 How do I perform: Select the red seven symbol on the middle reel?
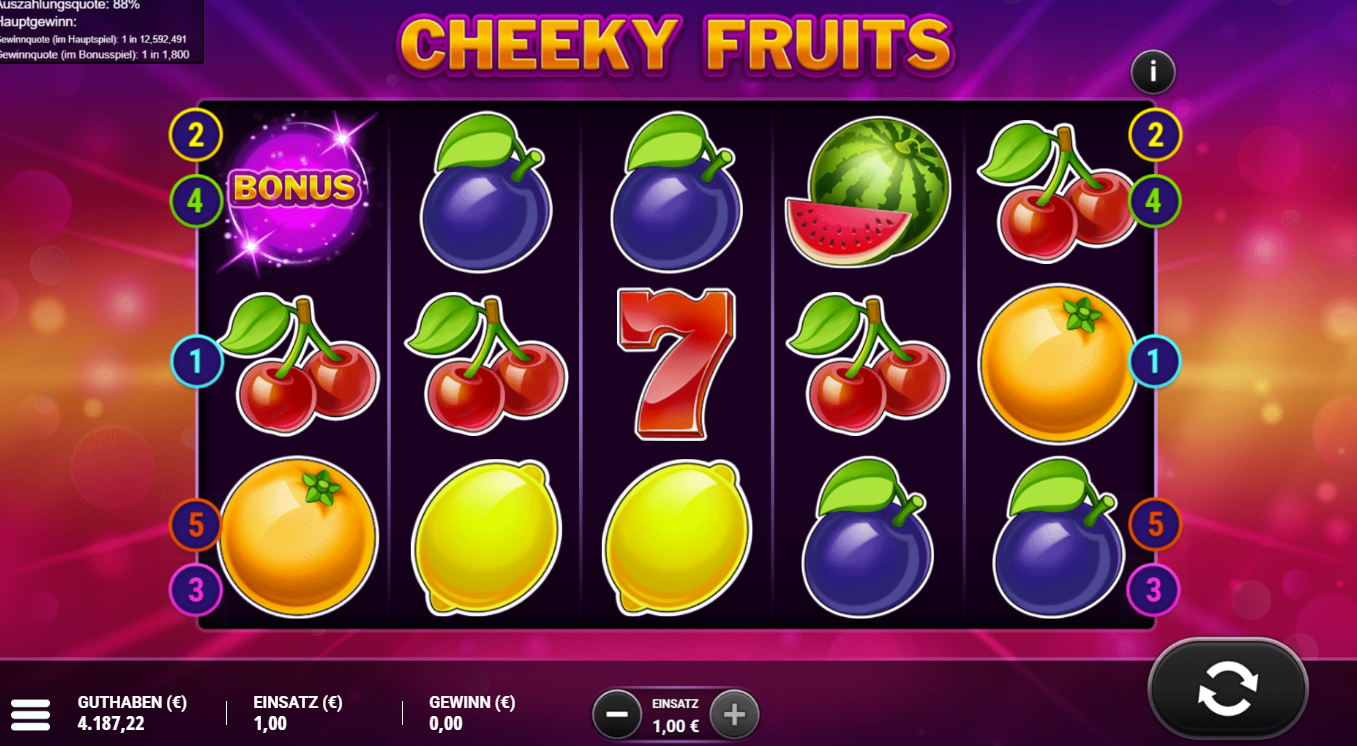click(675, 360)
